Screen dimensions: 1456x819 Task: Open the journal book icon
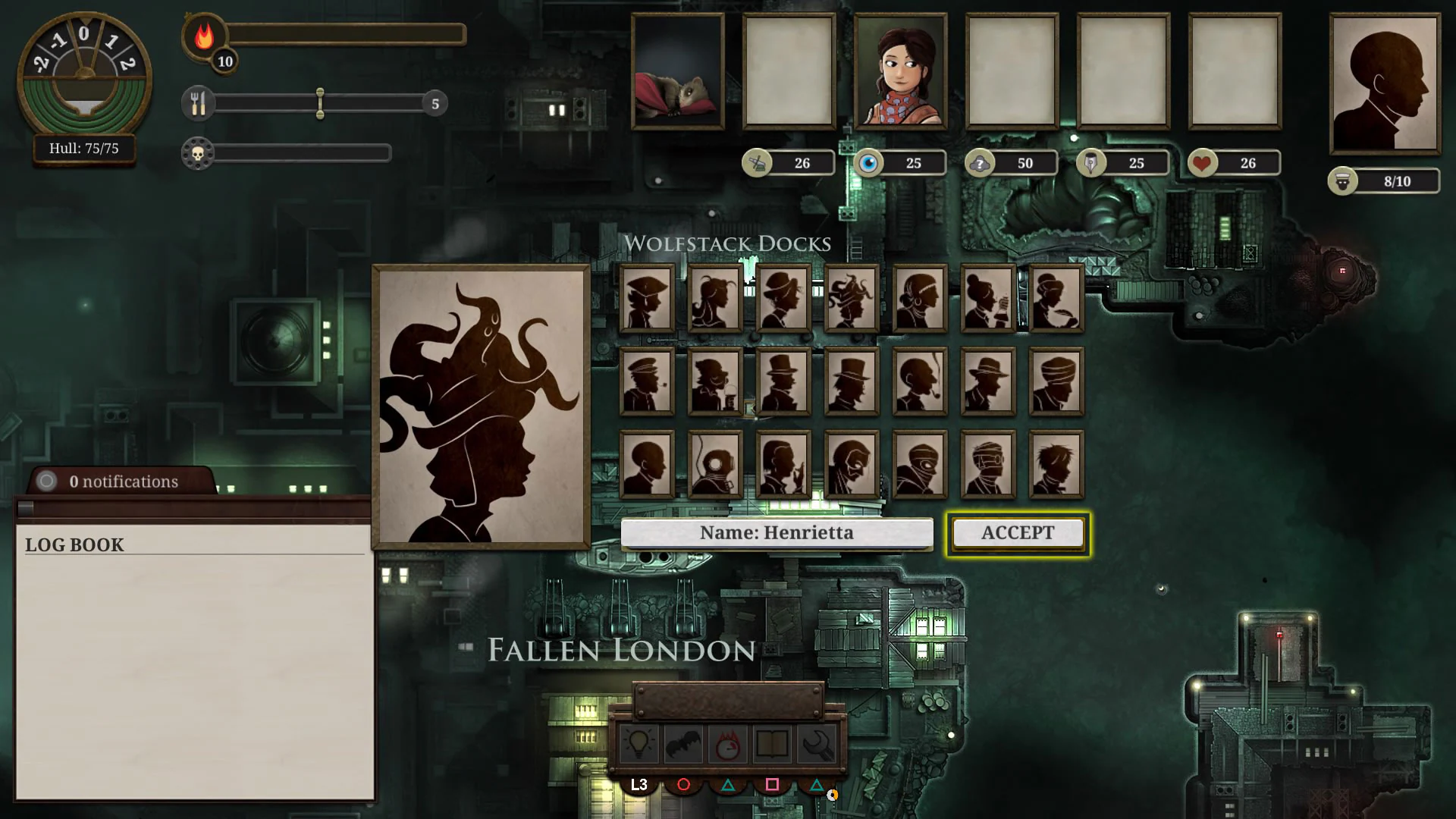click(x=770, y=743)
